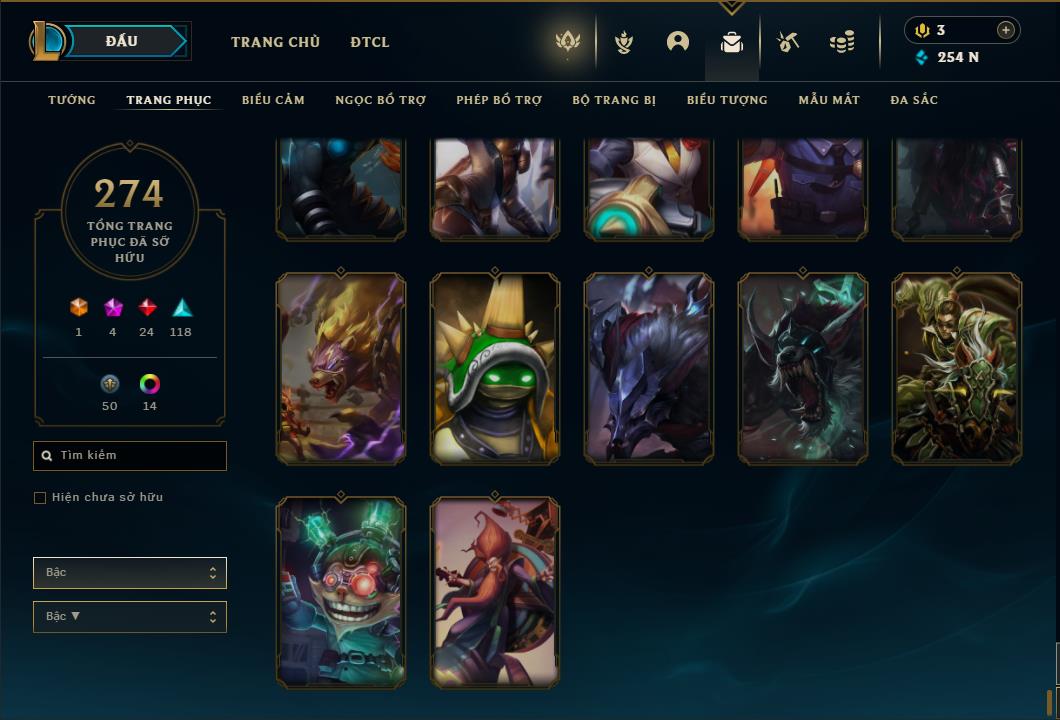Start a match with the ĐẤU button
Image resolution: width=1060 pixels, height=720 pixels.
(x=122, y=41)
